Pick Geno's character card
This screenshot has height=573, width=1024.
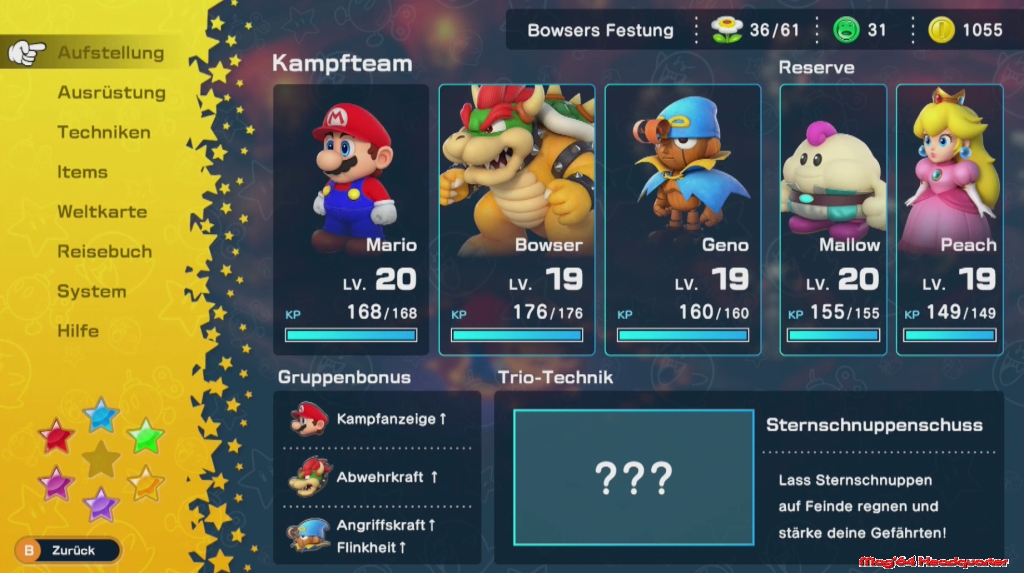683,219
